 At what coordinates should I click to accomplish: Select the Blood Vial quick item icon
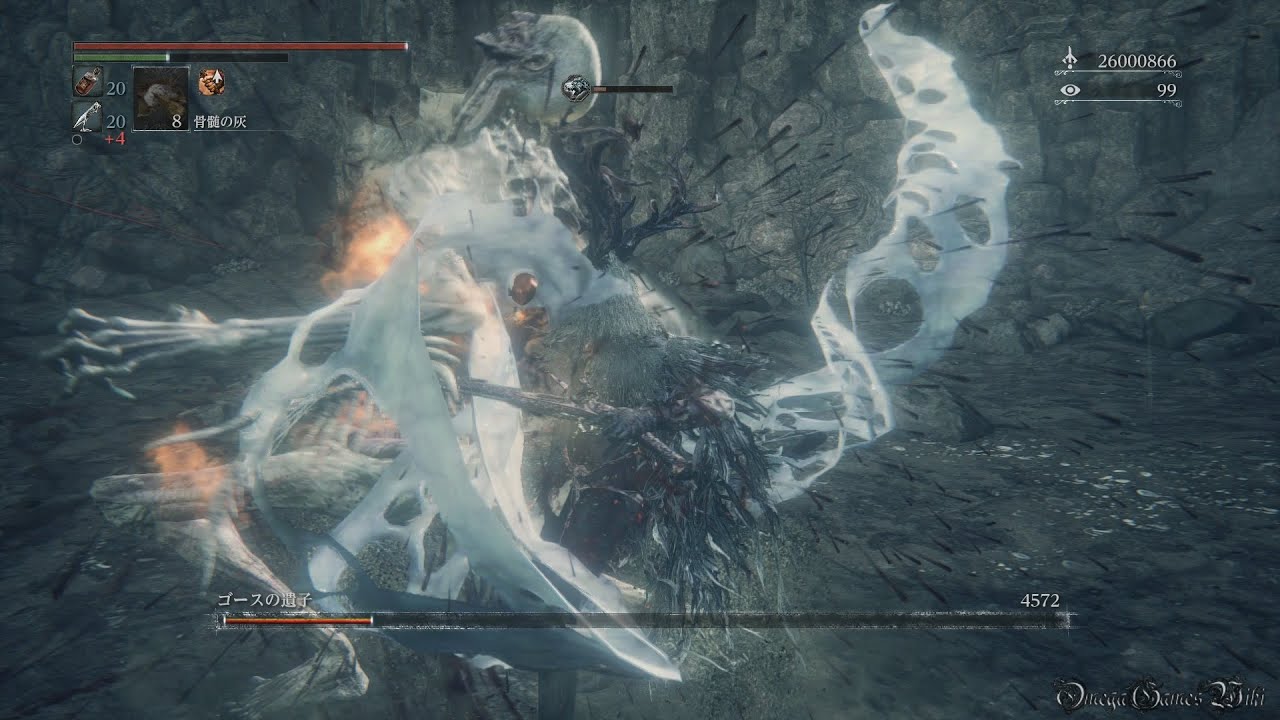point(88,81)
